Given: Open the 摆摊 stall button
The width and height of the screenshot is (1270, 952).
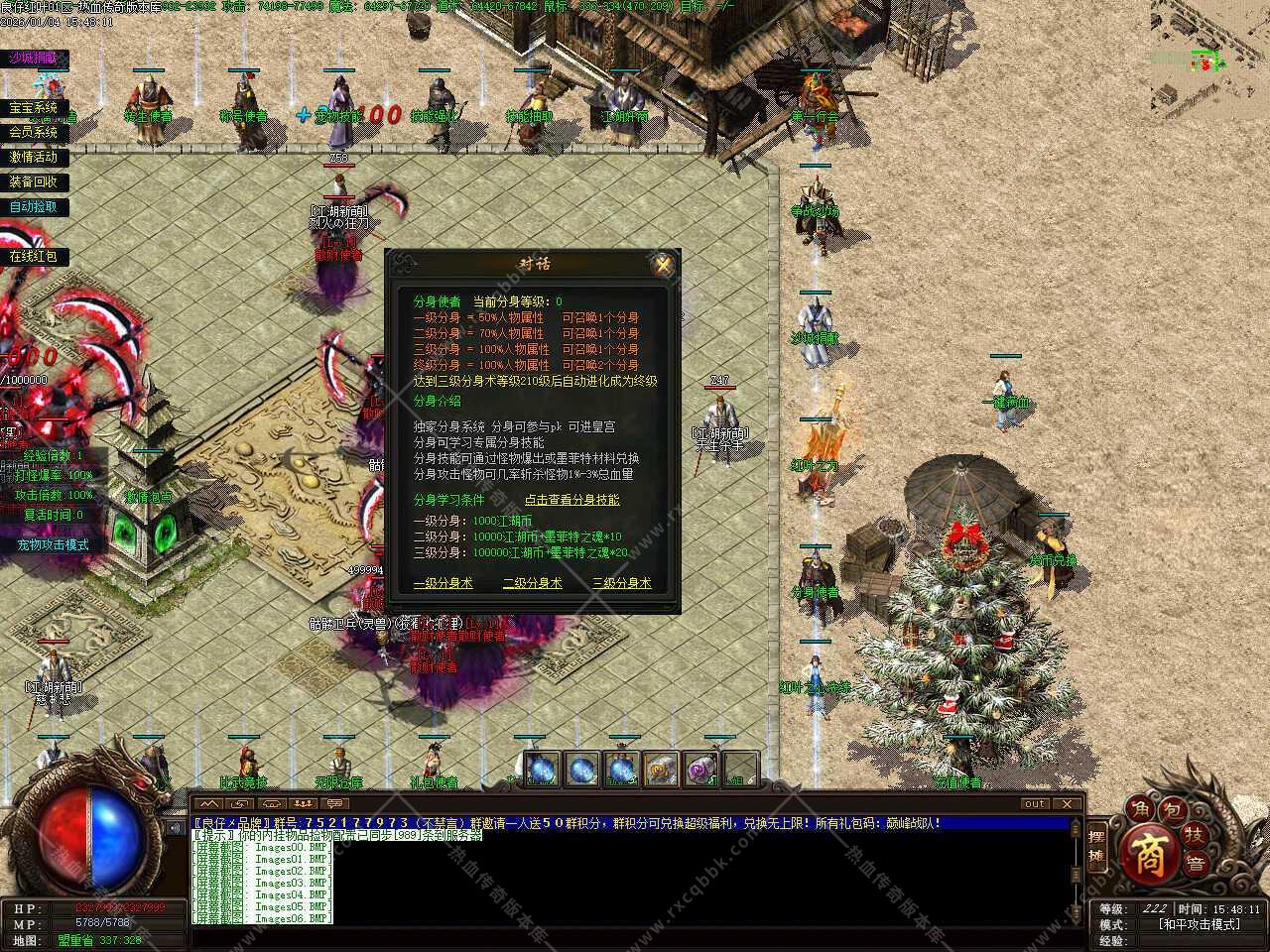Looking at the screenshot, I should [1096, 846].
